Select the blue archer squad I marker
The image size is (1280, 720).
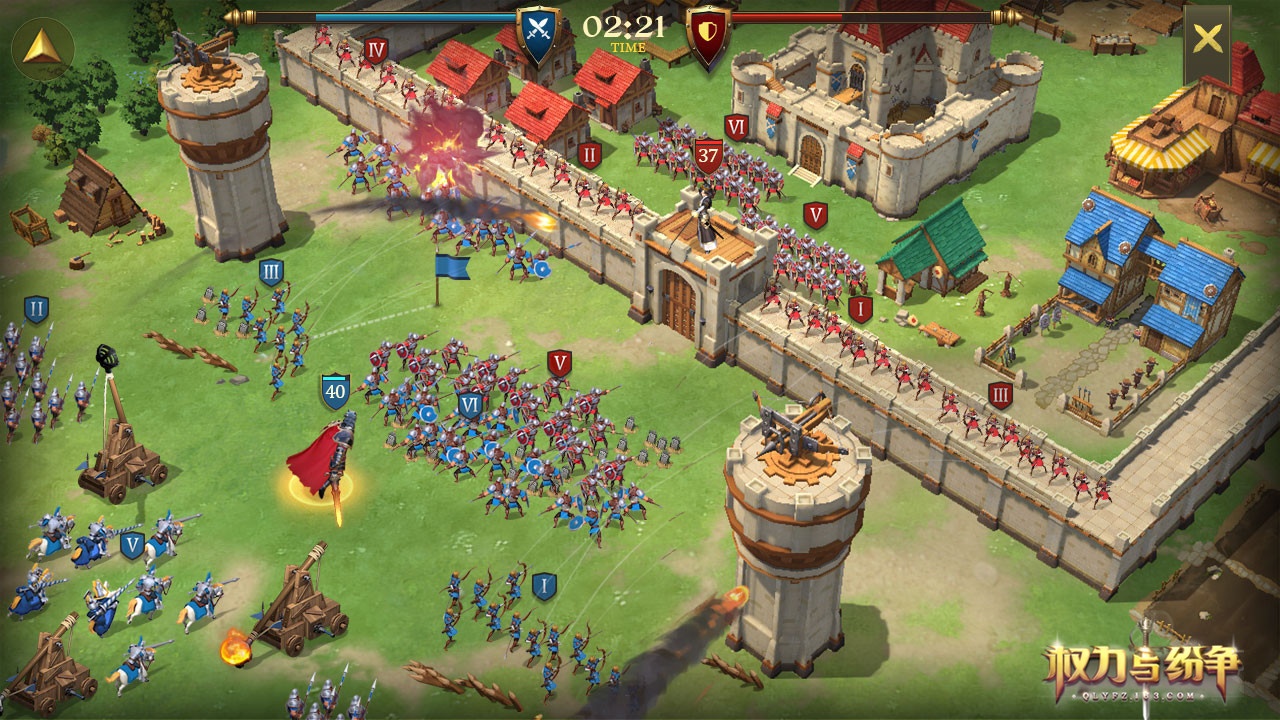(x=544, y=585)
